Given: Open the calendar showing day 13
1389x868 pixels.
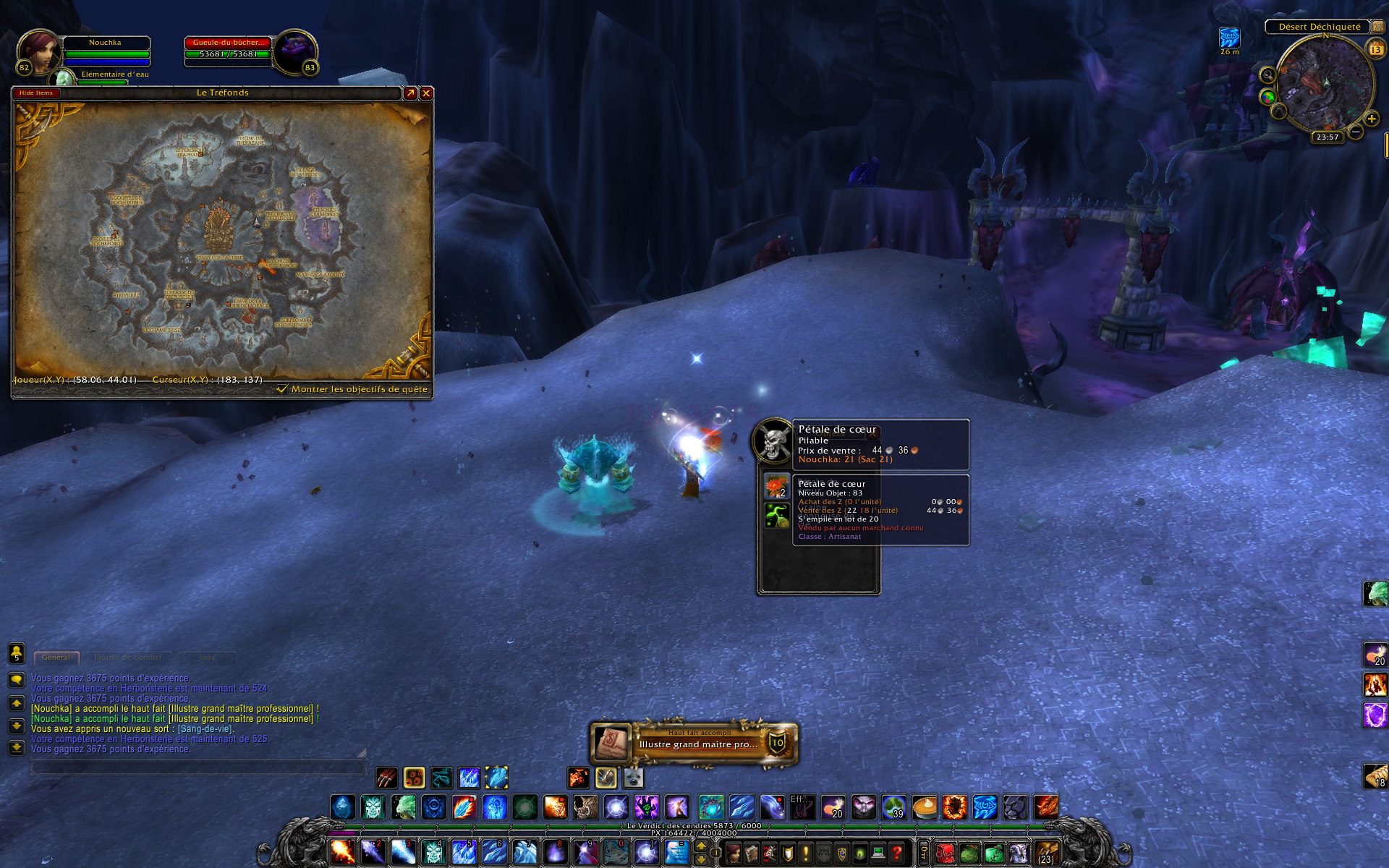Looking at the screenshot, I should click(1375, 49).
